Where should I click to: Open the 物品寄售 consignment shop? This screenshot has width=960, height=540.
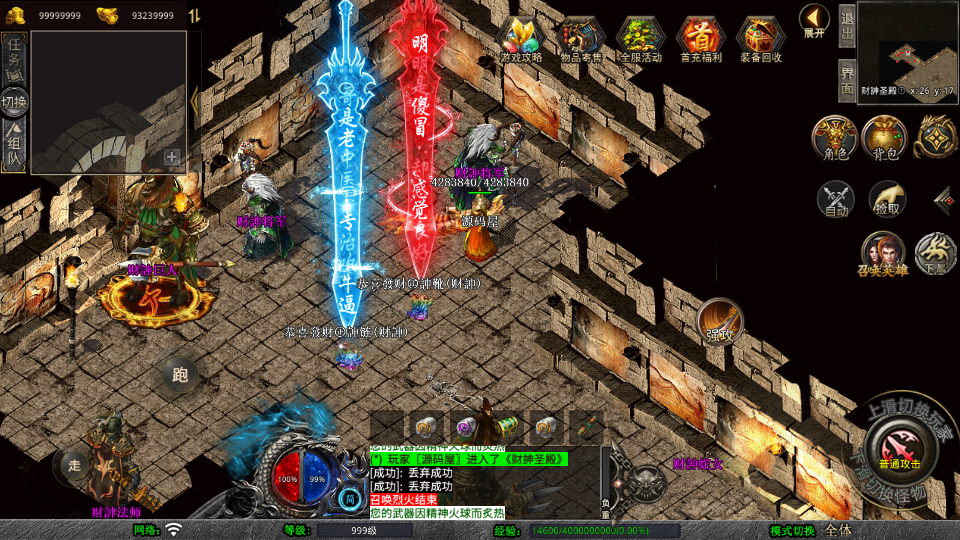[581, 38]
